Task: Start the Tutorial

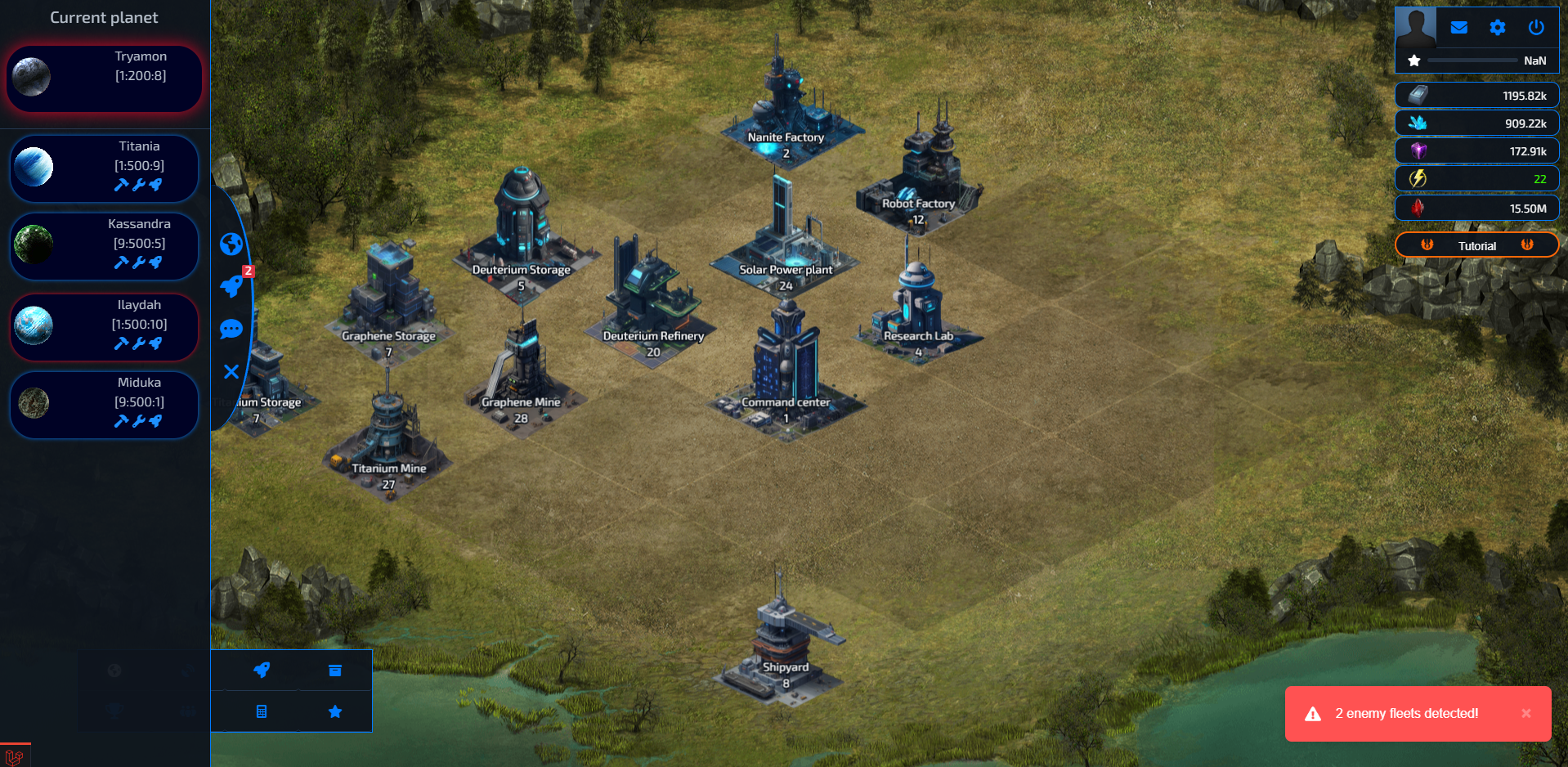Action: click(1476, 245)
